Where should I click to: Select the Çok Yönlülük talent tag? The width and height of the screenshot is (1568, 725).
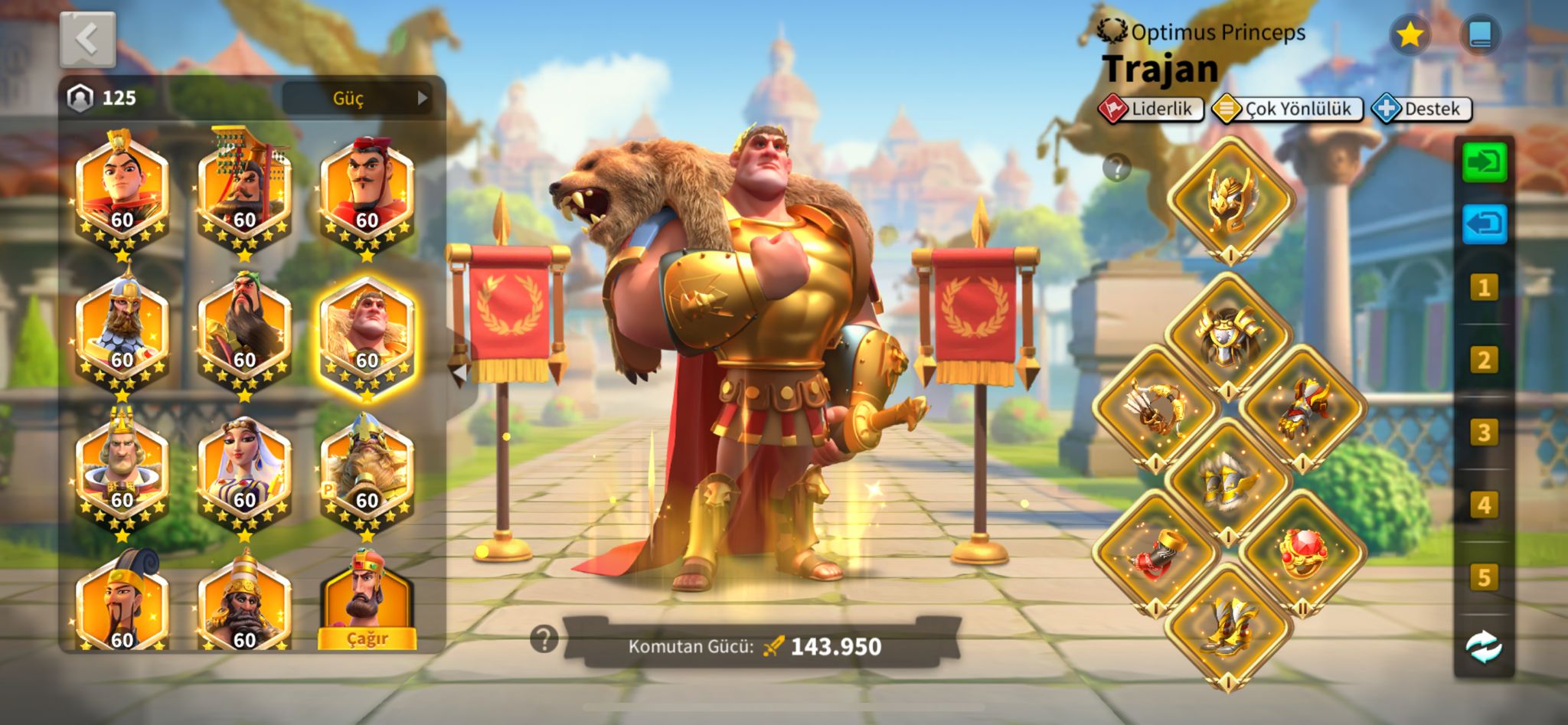tap(1288, 109)
